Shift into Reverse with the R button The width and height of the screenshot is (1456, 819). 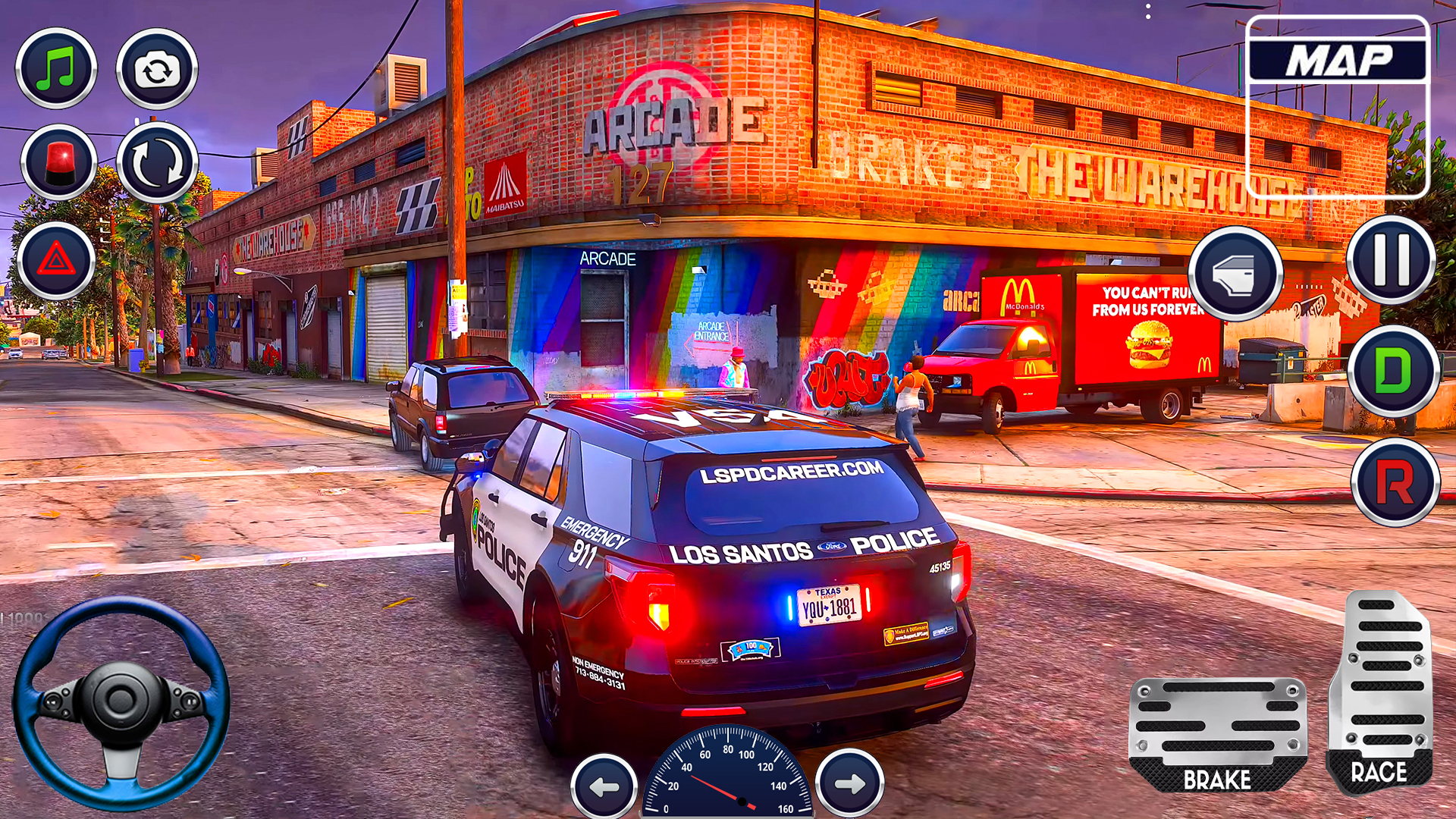click(1395, 482)
